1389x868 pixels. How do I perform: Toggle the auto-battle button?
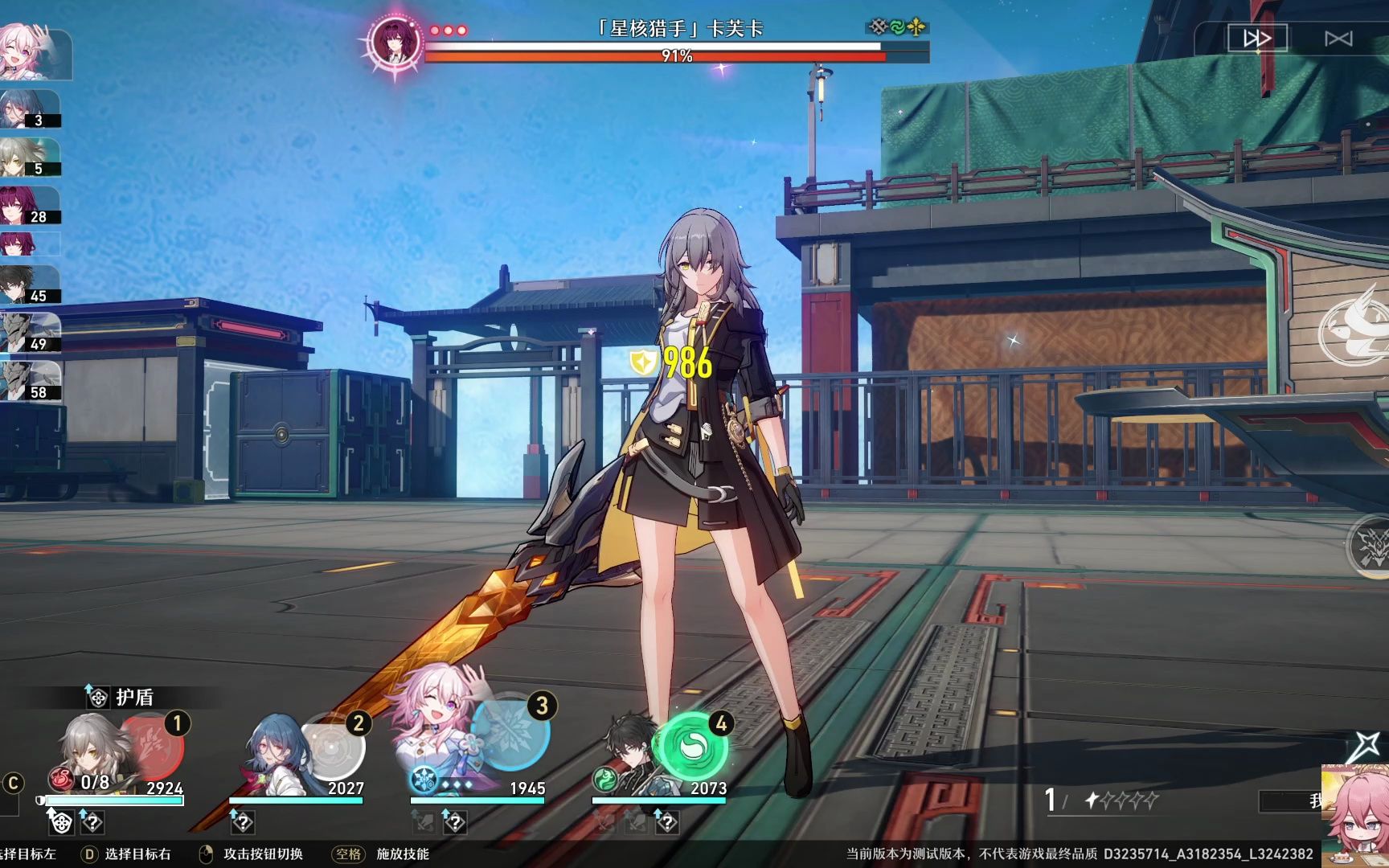pyautogui.click(x=1338, y=39)
